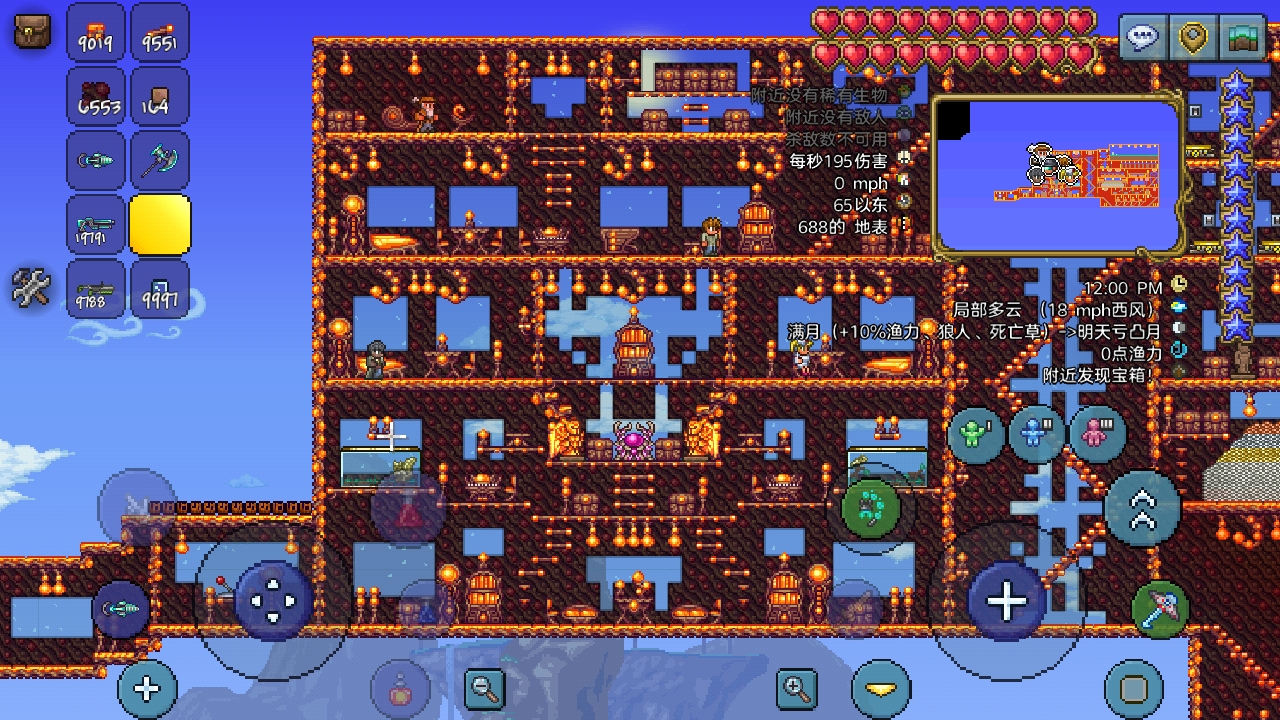Select the hotbar slot with 9997 items
Image resolution: width=1280 pixels, height=720 pixels.
[160, 289]
